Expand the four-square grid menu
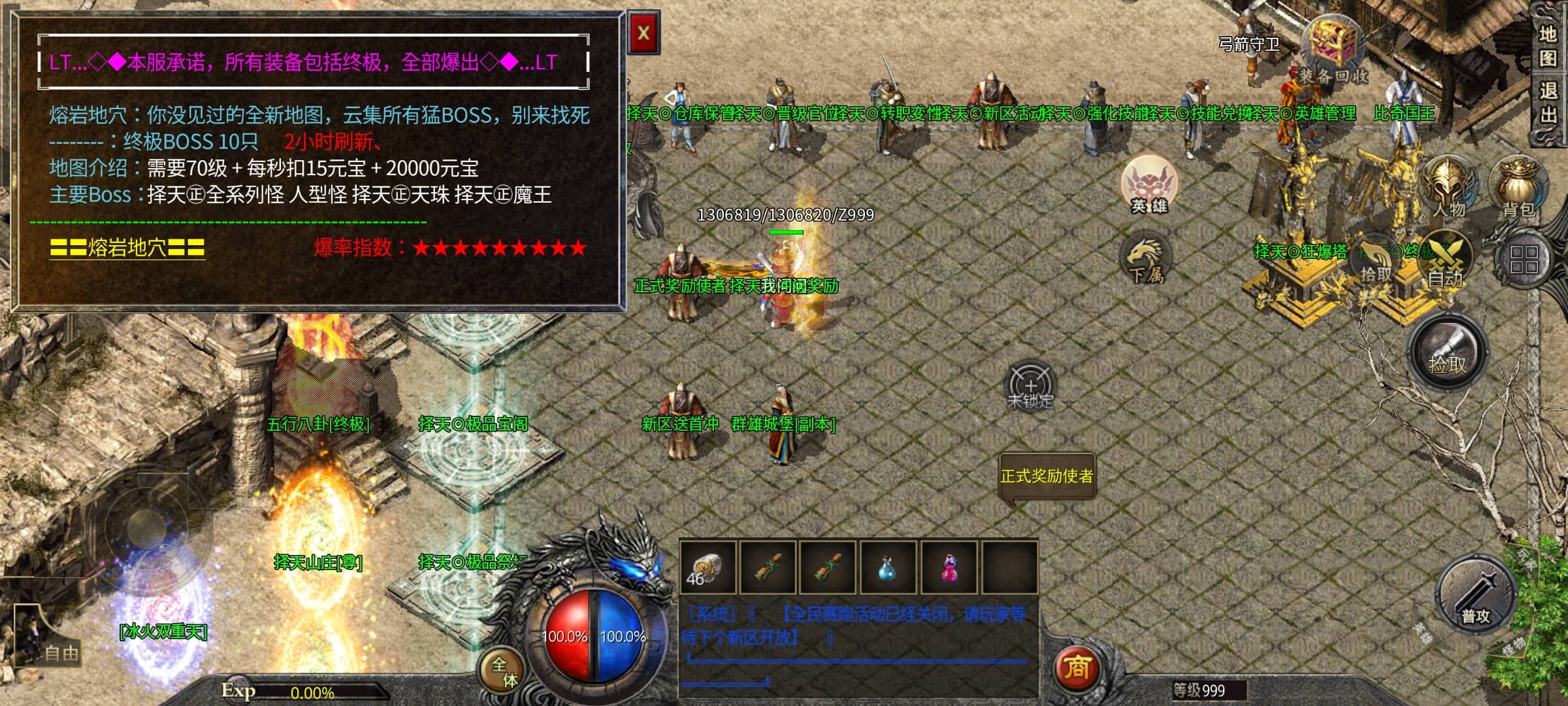The height and width of the screenshot is (706, 1568). (x=1524, y=260)
